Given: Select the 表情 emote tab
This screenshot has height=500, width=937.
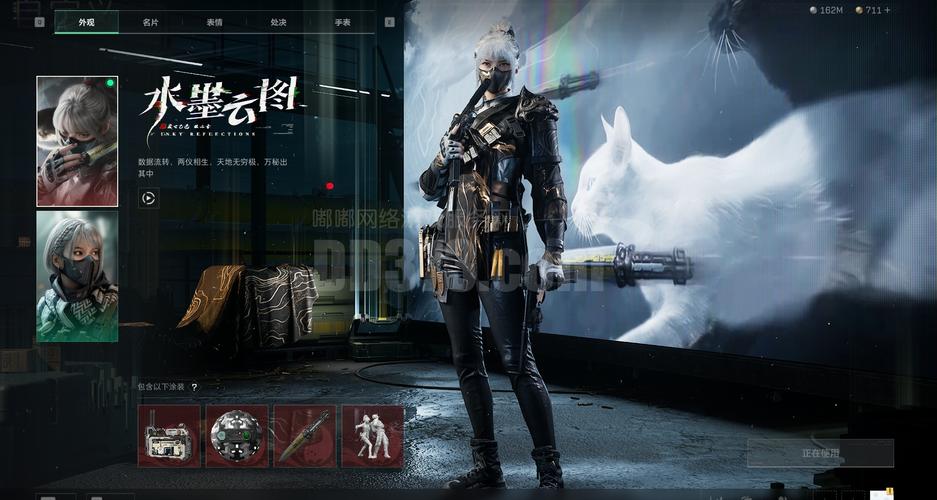Looking at the screenshot, I should (215, 22).
